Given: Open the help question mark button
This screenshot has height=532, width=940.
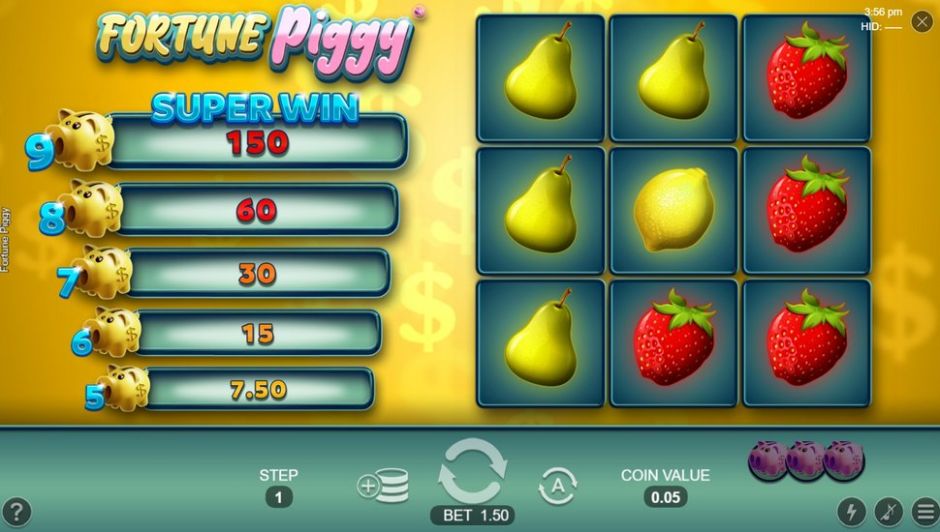Looking at the screenshot, I should 17,512.
